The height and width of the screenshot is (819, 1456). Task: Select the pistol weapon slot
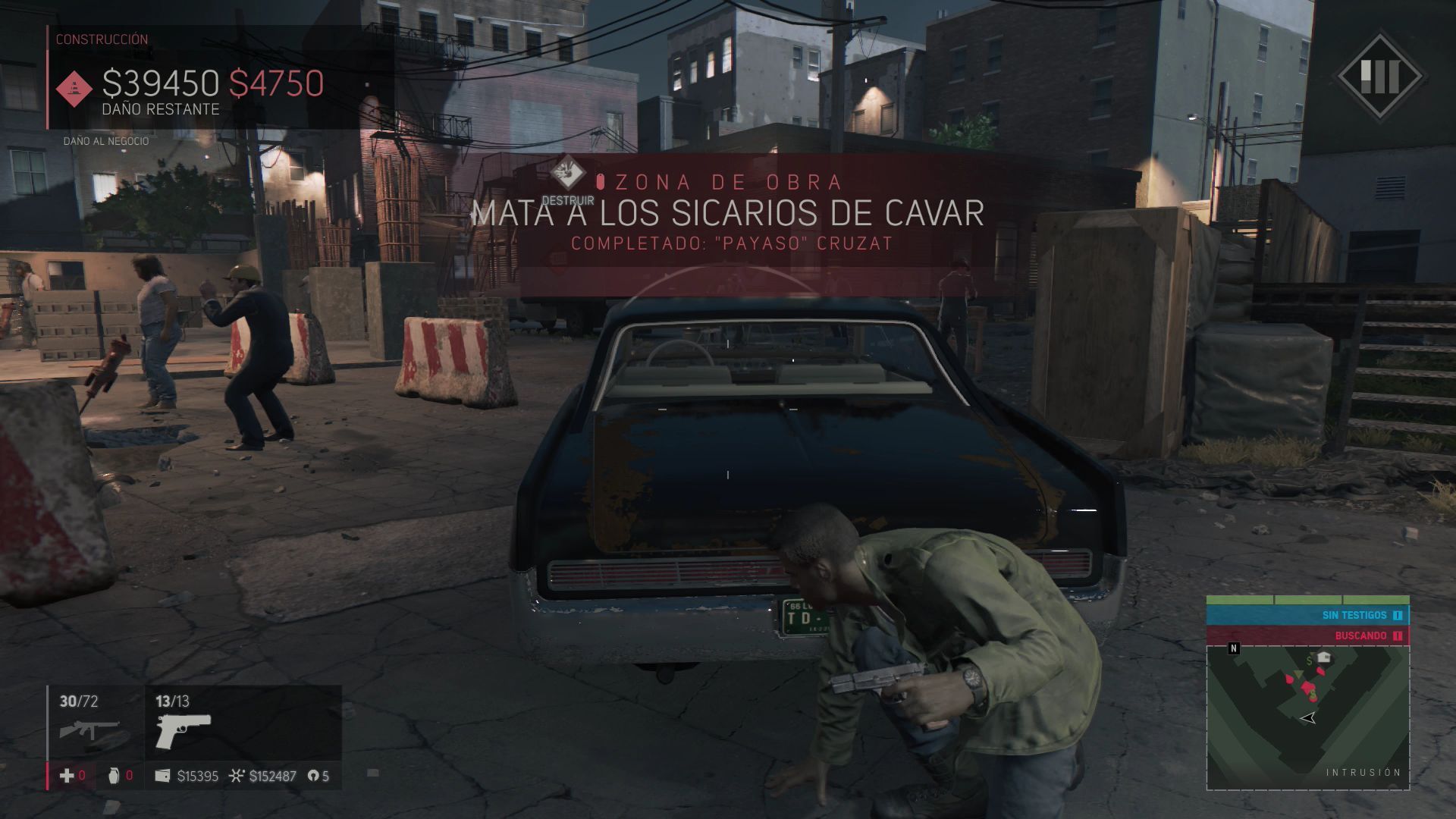[x=183, y=730]
